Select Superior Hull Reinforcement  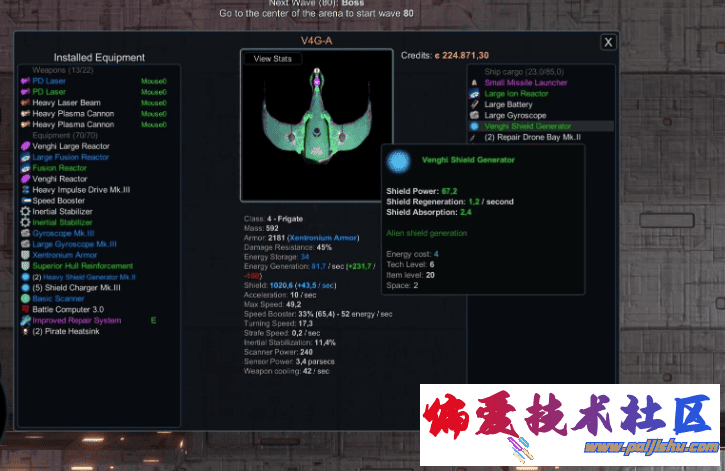click(82, 266)
